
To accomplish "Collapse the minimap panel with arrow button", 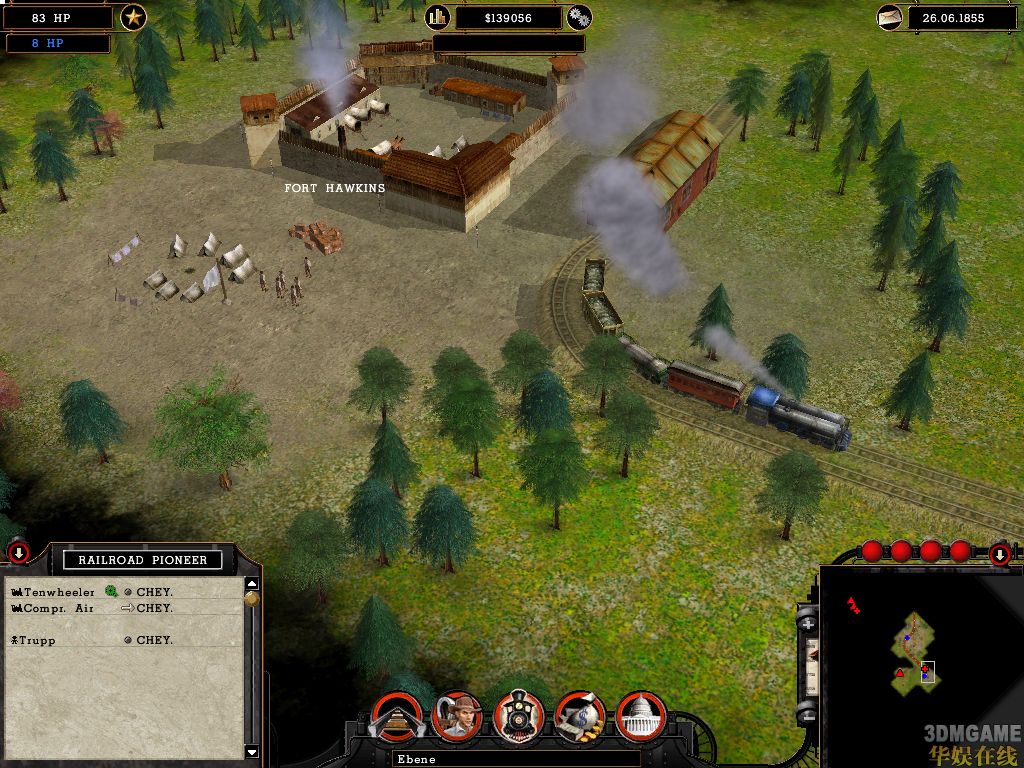I will click(x=999, y=554).
